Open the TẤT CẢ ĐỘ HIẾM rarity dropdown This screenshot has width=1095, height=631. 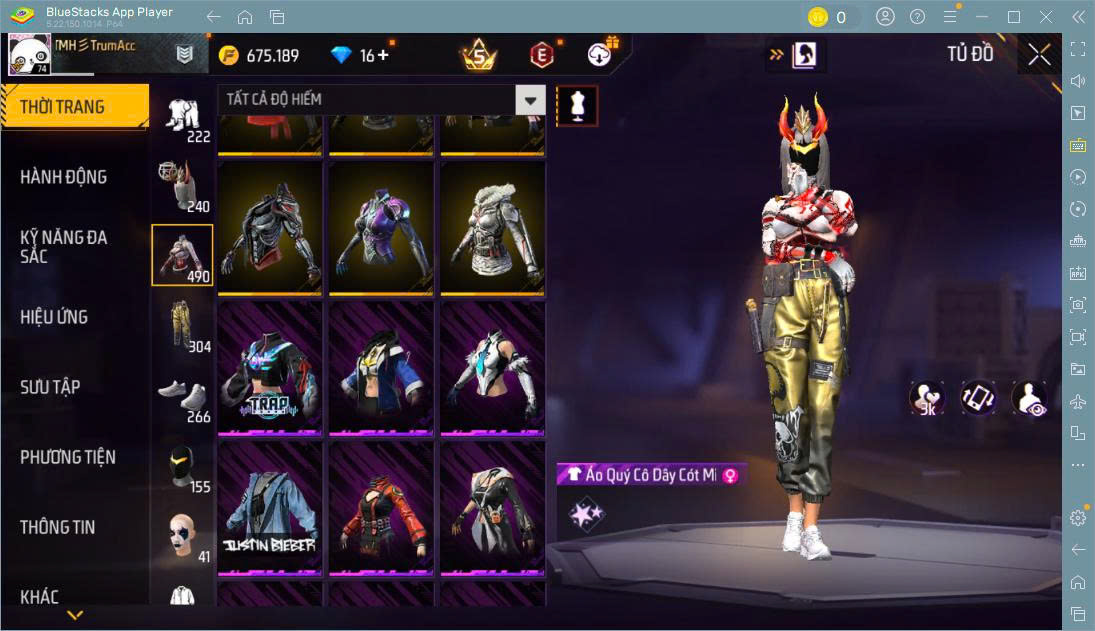[x=530, y=99]
